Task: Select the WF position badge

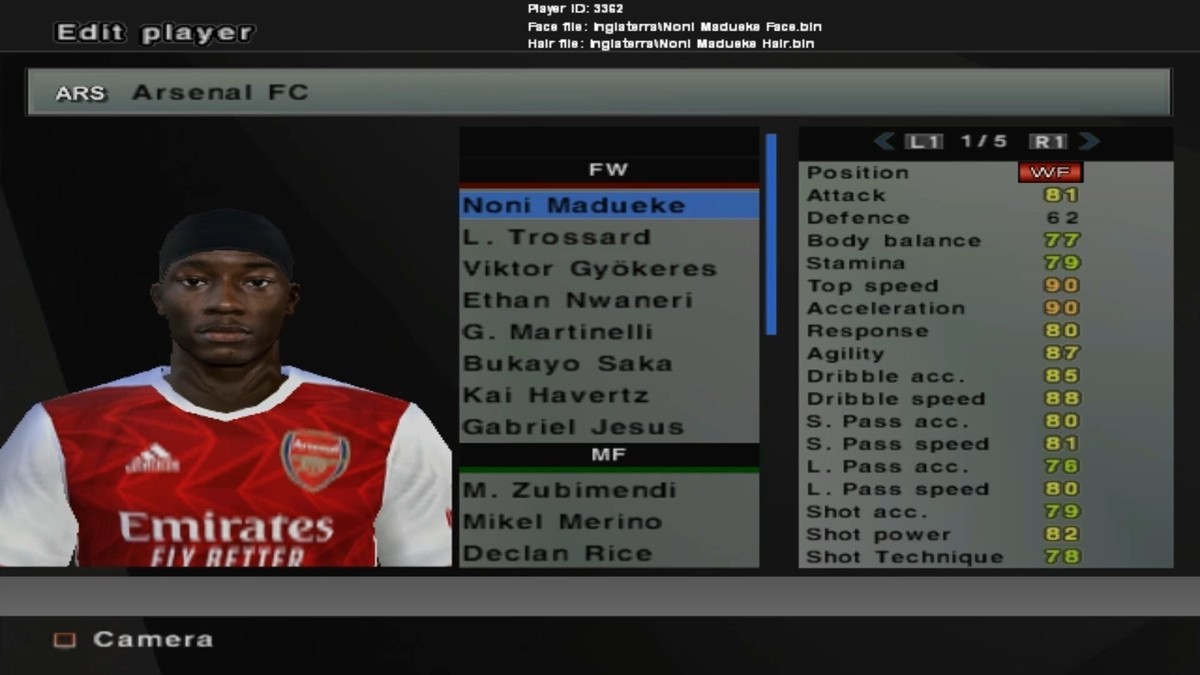Action: point(1049,172)
